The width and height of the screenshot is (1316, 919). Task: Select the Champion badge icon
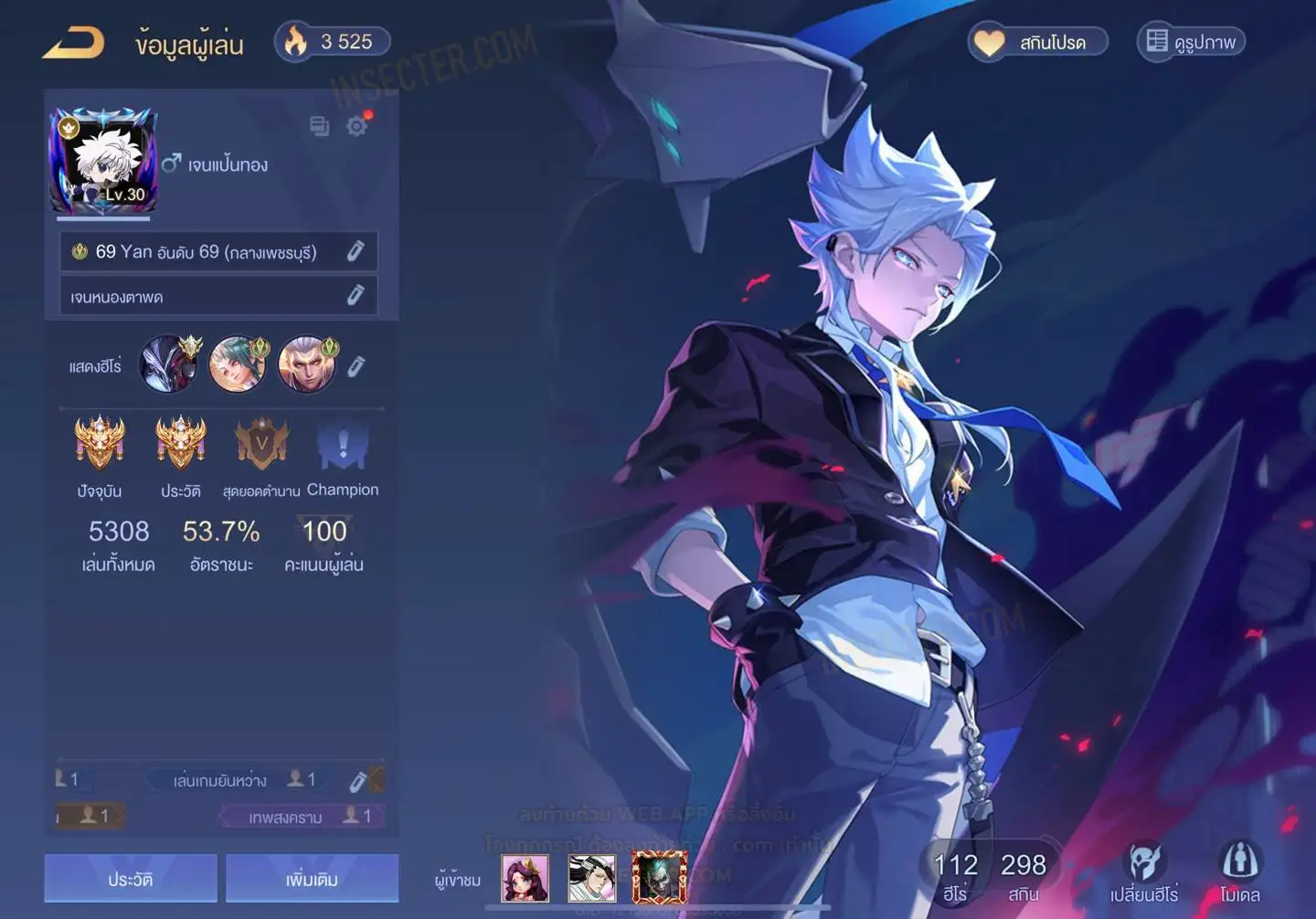(343, 448)
